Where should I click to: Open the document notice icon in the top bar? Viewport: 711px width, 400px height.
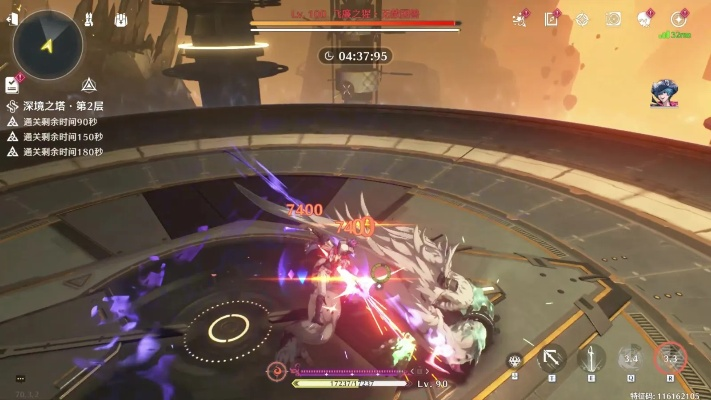click(551, 19)
